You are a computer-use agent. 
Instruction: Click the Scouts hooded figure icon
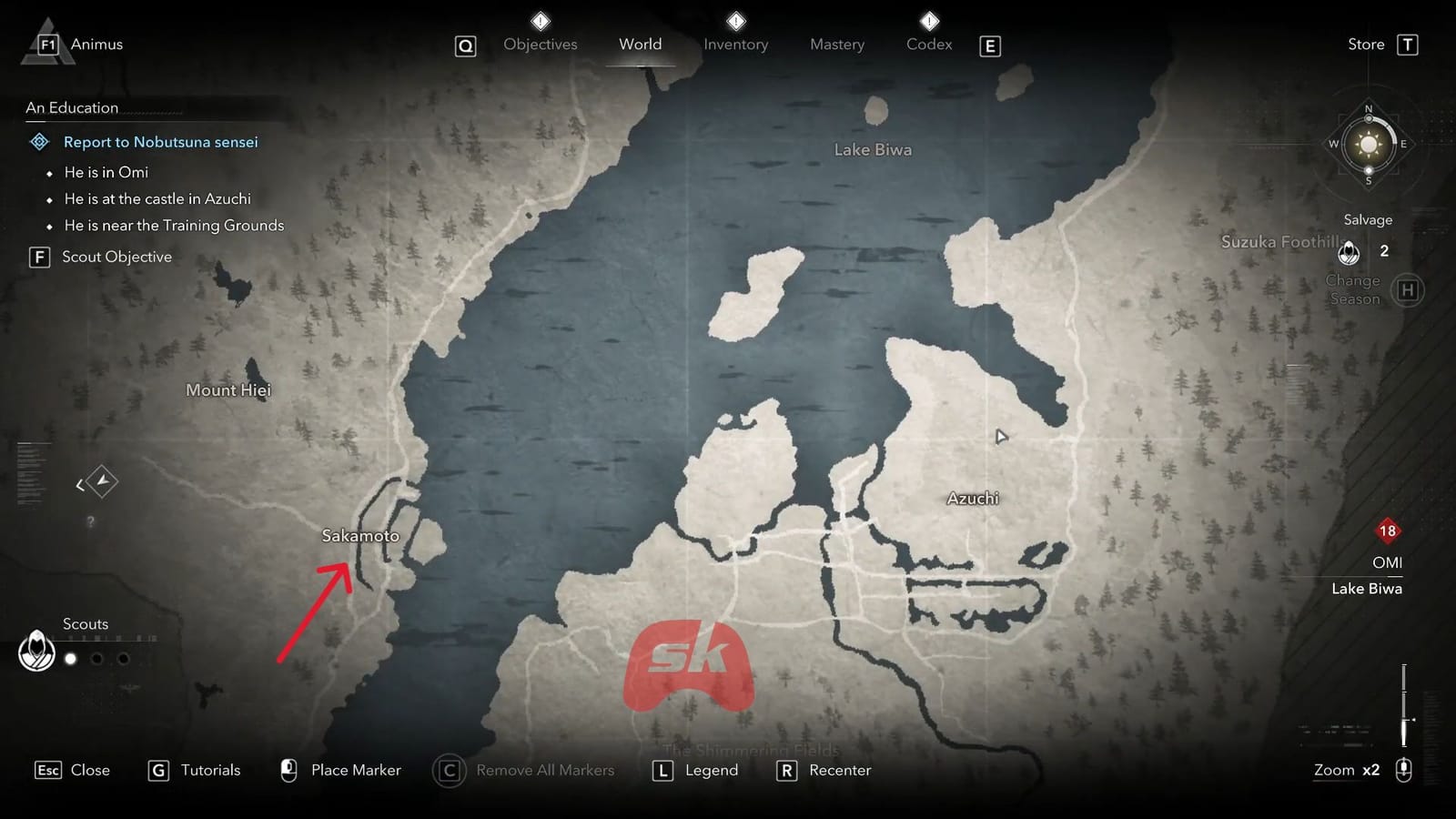[x=36, y=652]
